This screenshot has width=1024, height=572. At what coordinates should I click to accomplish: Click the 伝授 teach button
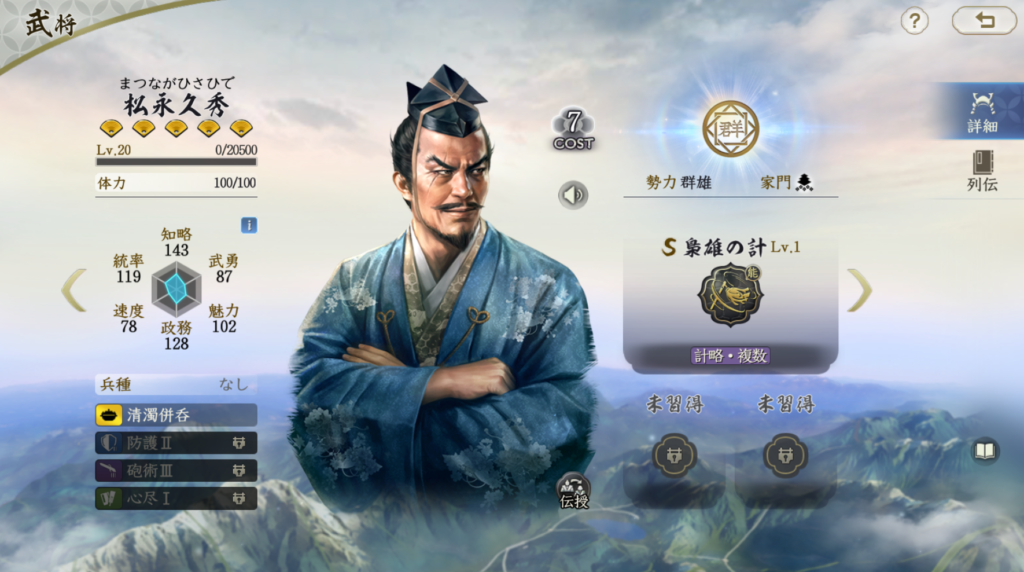574,490
